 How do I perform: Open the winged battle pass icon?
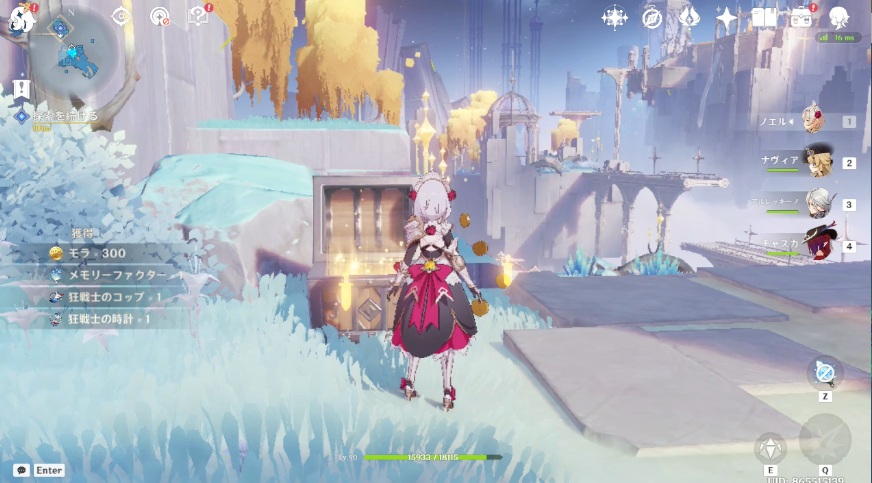[x=689, y=17]
